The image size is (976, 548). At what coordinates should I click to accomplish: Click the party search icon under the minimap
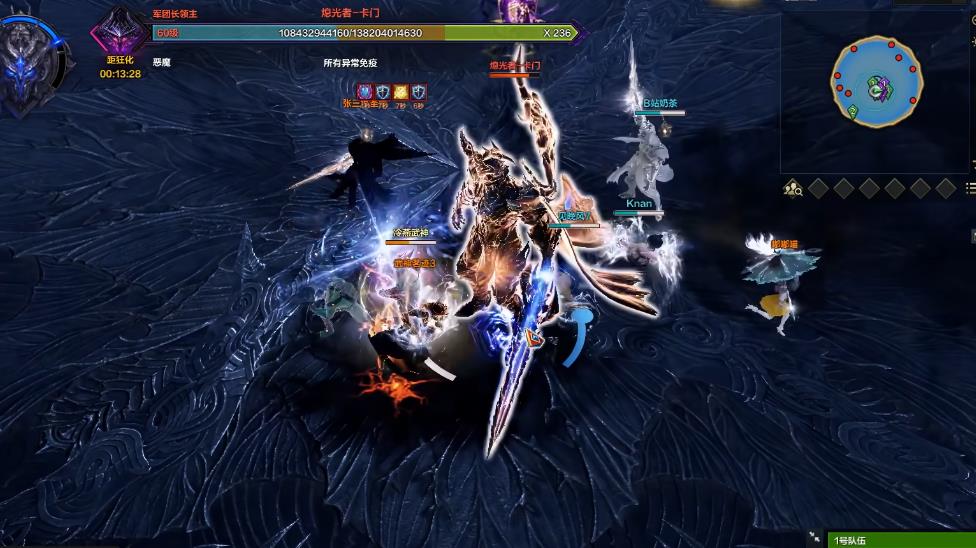tap(793, 188)
